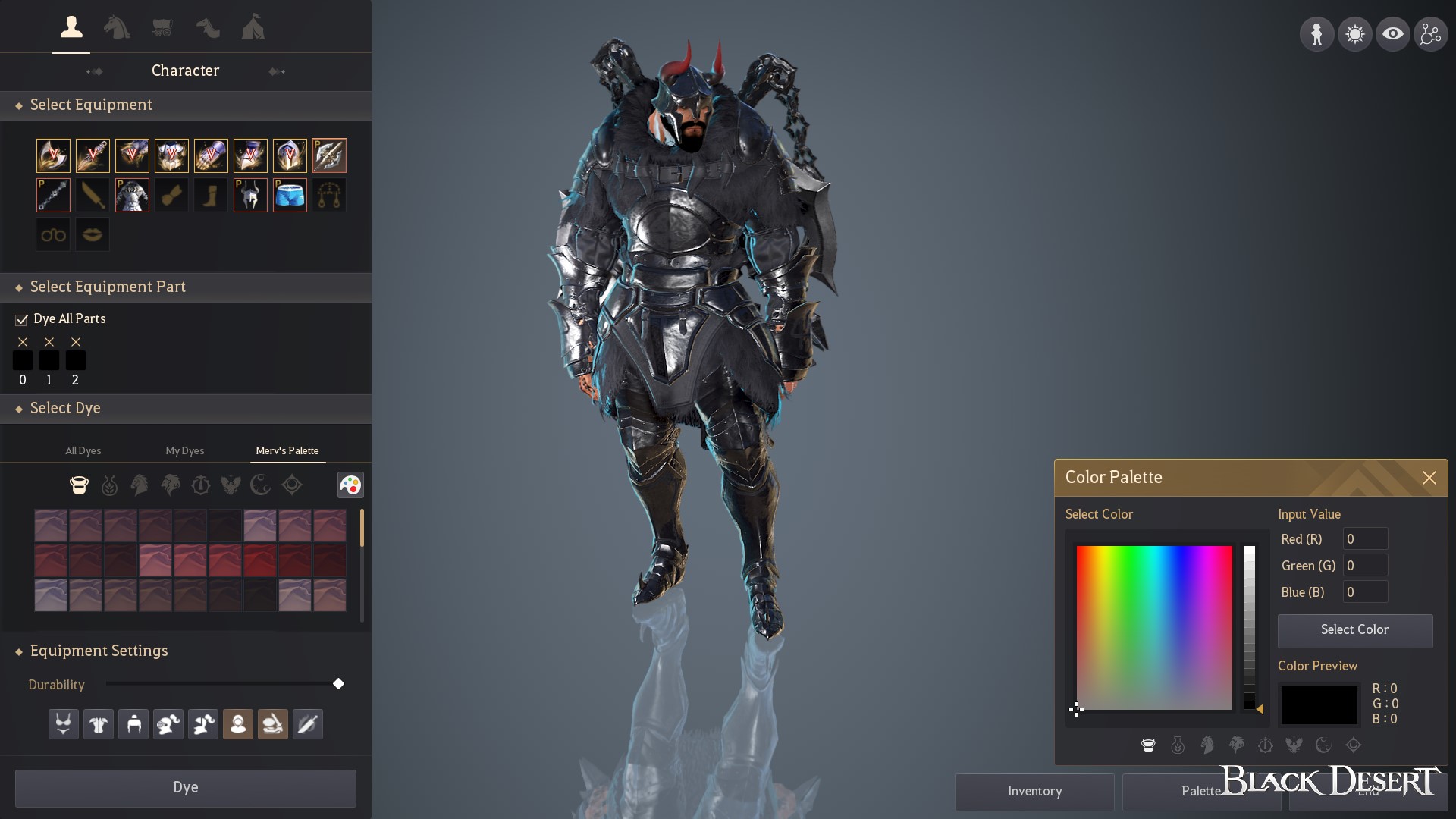Select the lion dye category icon
1456x819 pixels.
171,485
